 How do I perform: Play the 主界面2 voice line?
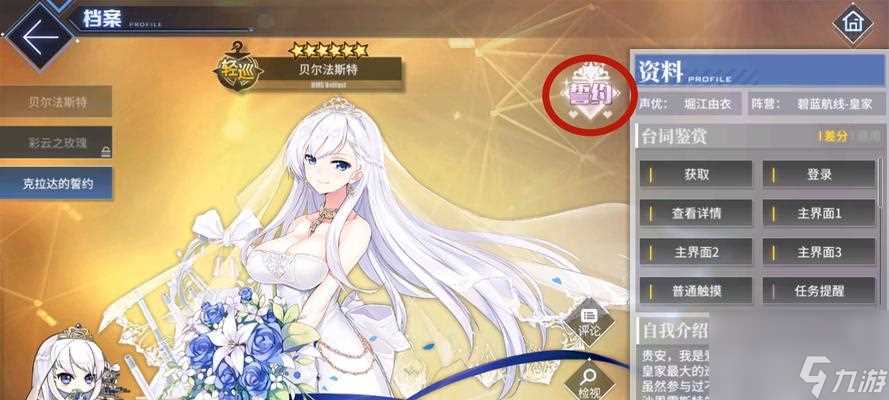click(697, 251)
